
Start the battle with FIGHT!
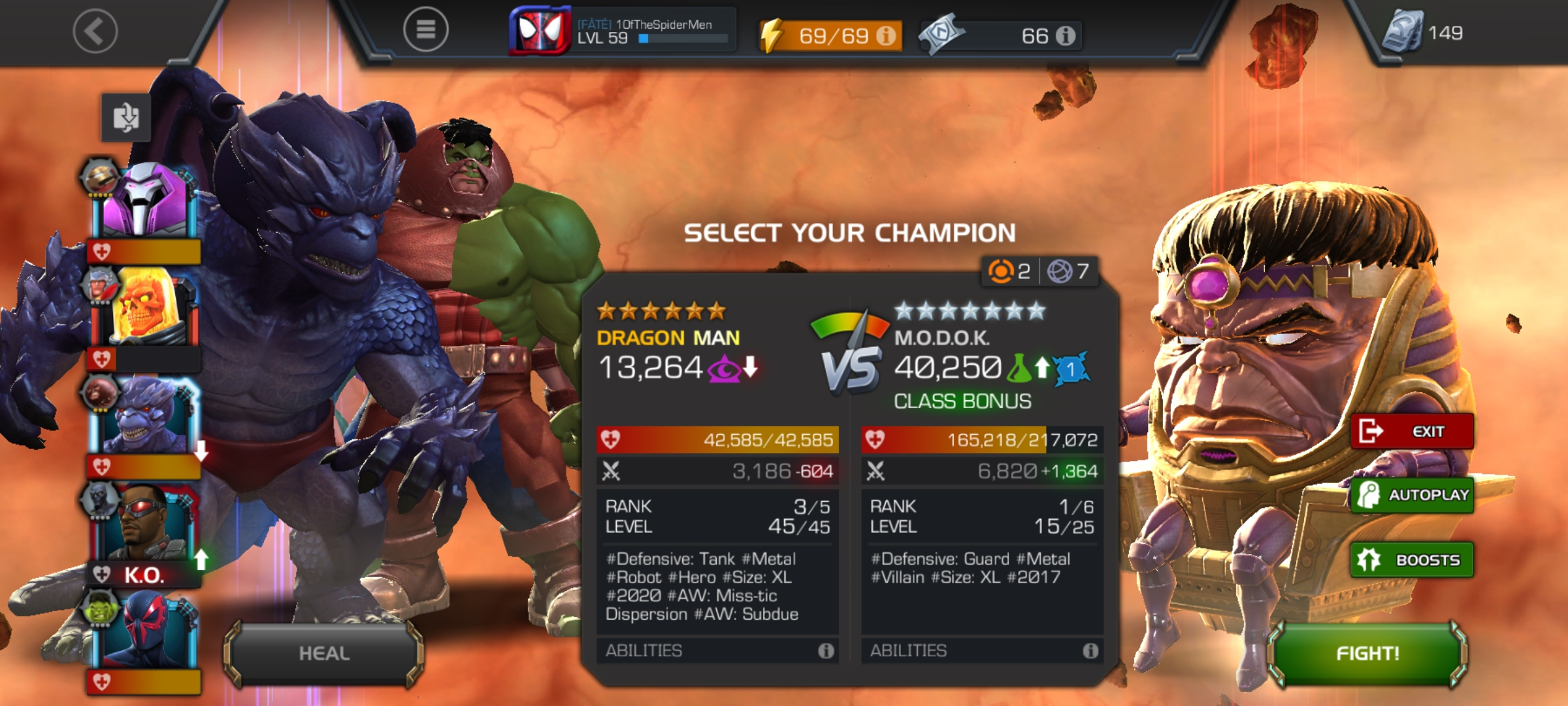[1367, 653]
